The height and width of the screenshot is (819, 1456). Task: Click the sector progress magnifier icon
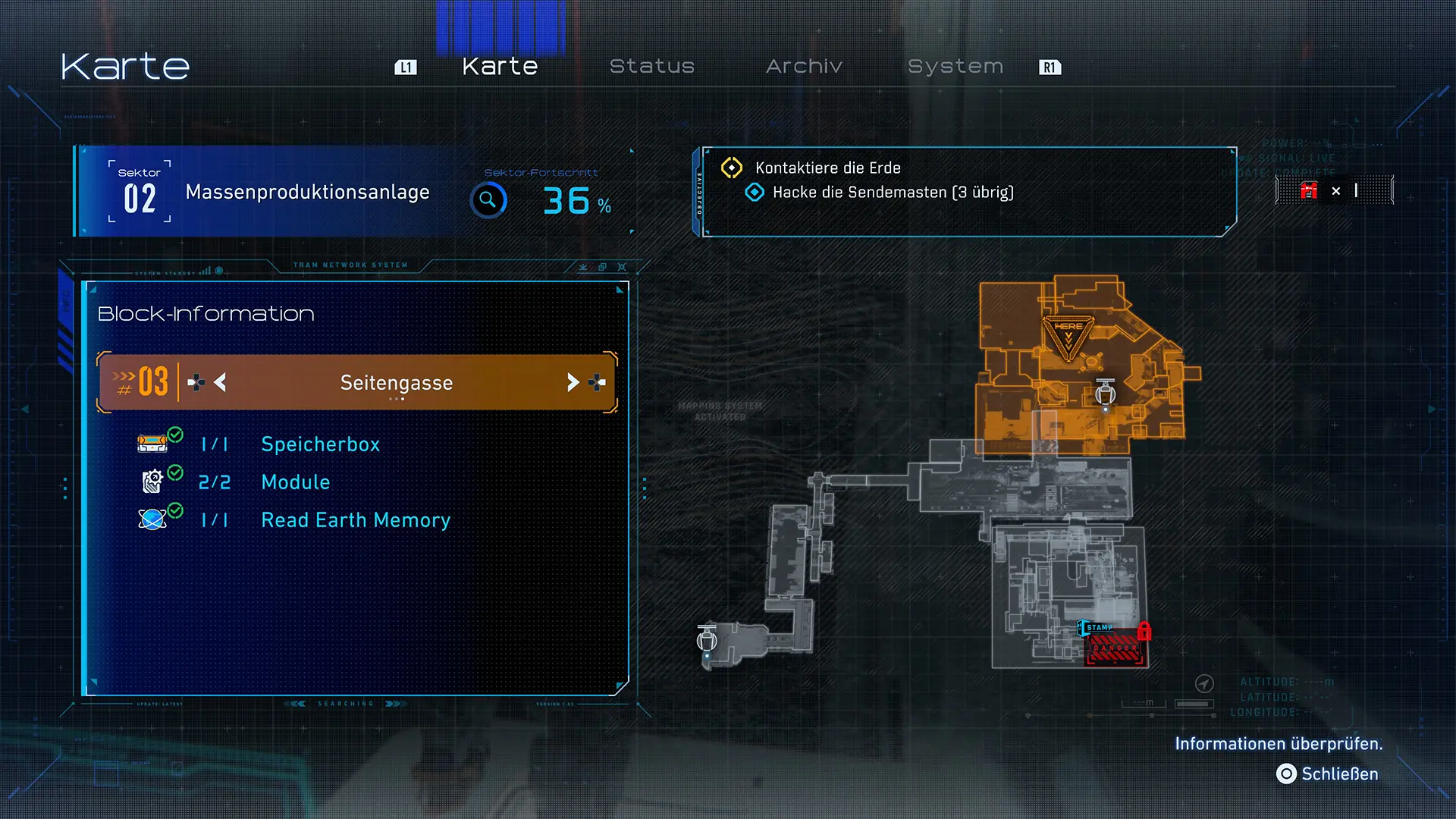[x=488, y=200]
